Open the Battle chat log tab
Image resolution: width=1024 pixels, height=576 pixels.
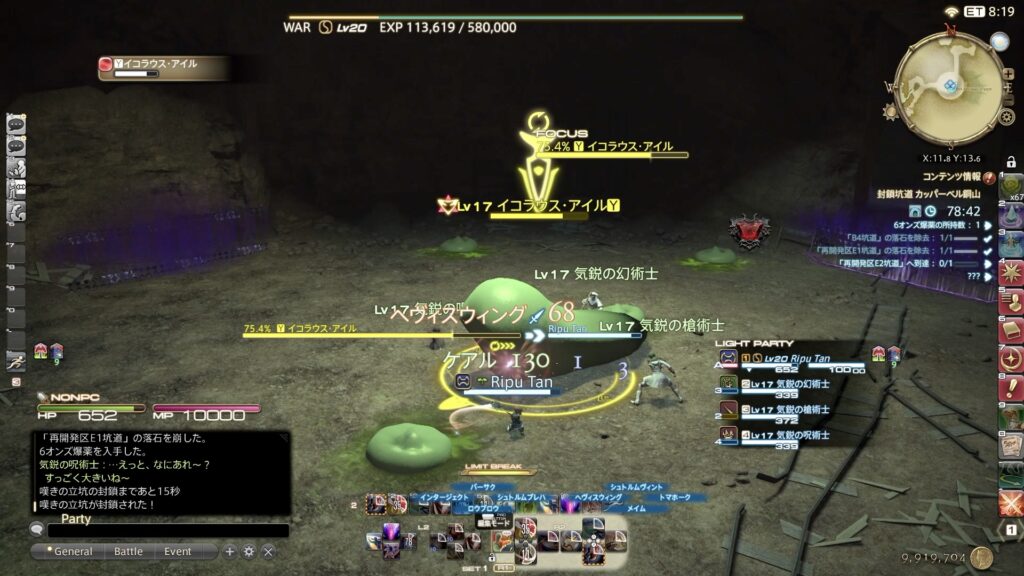[x=128, y=551]
